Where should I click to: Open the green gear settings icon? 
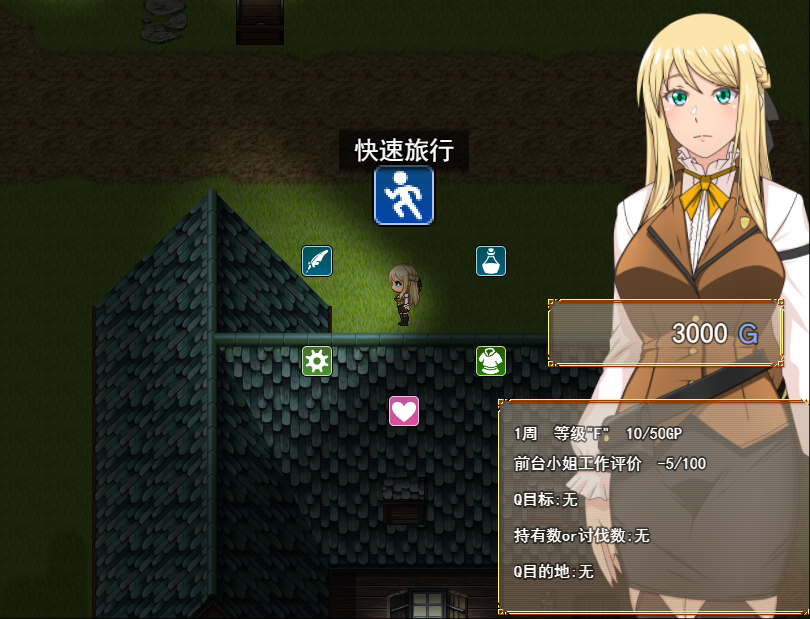317,361
